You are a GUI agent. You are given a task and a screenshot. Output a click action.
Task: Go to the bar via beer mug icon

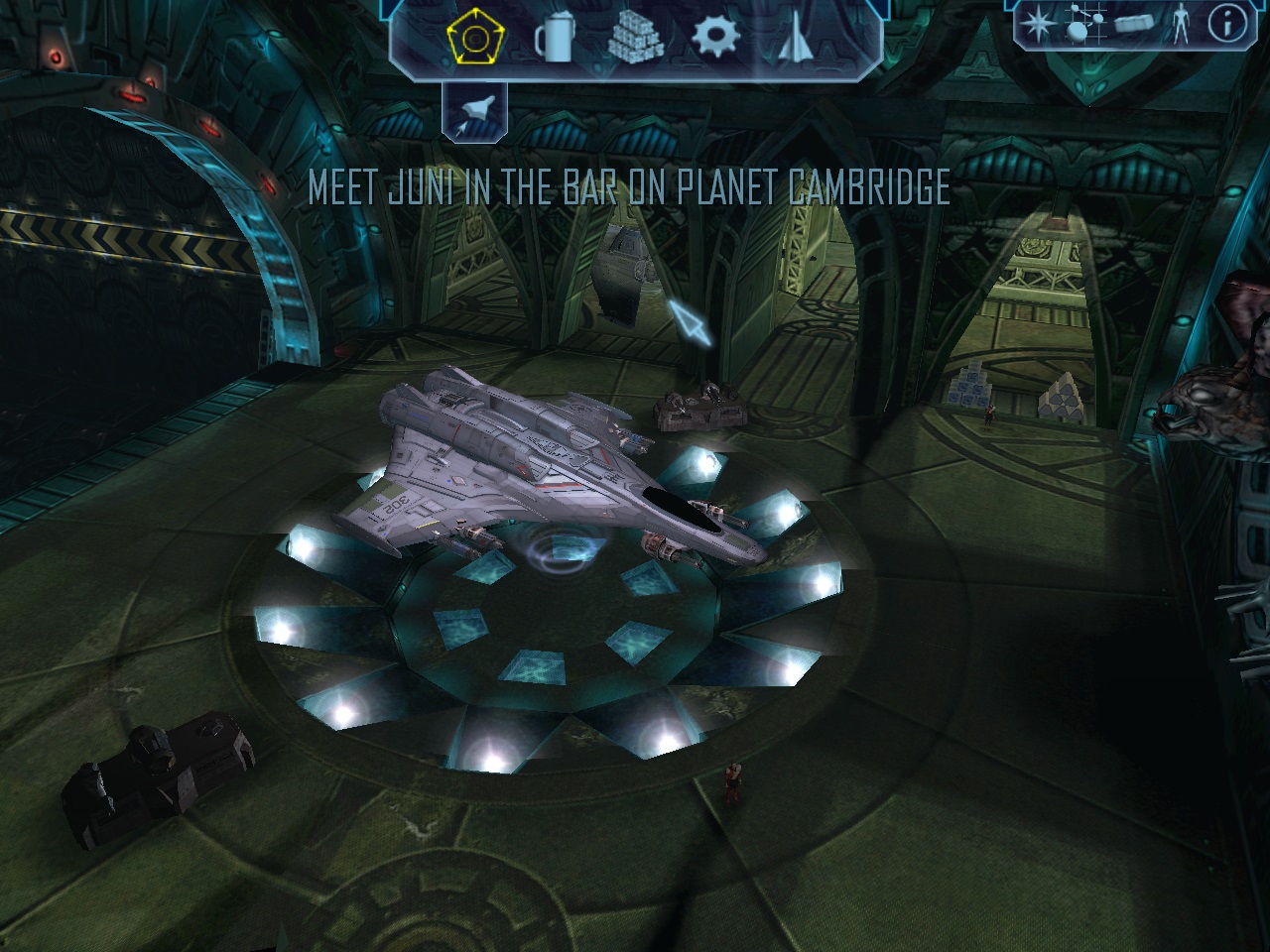554,40
